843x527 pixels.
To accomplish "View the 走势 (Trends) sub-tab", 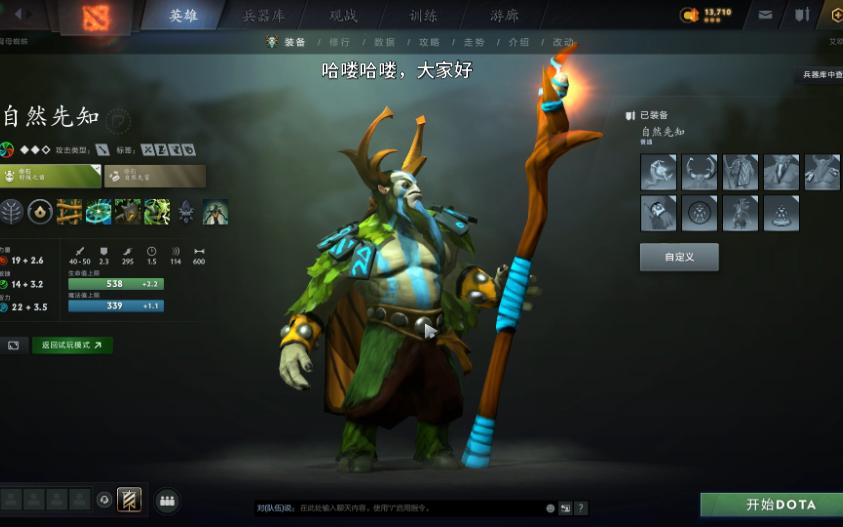I will point(474,42).
